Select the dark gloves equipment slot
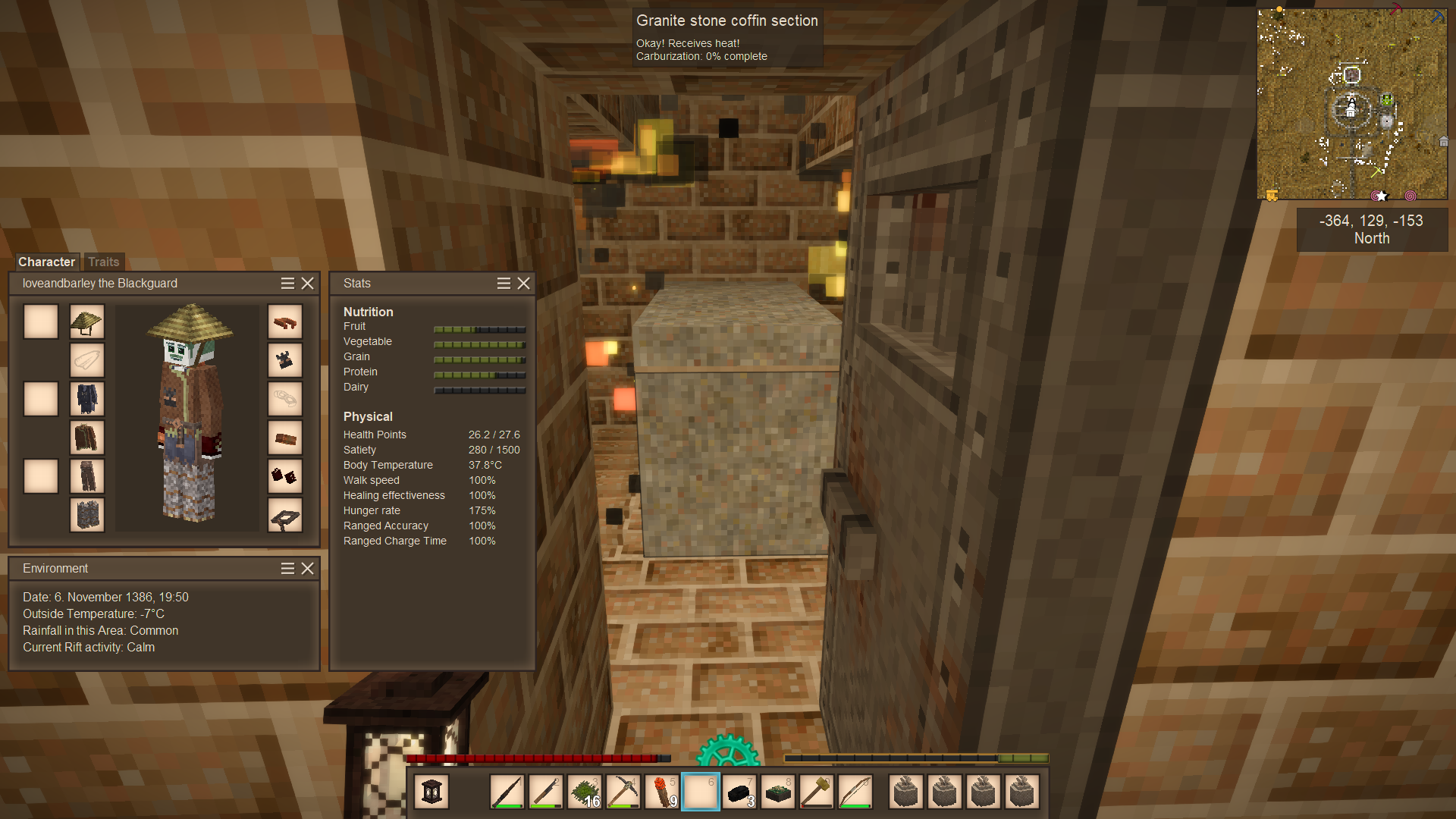1456x819 pixels. click(x=285, y=476)
